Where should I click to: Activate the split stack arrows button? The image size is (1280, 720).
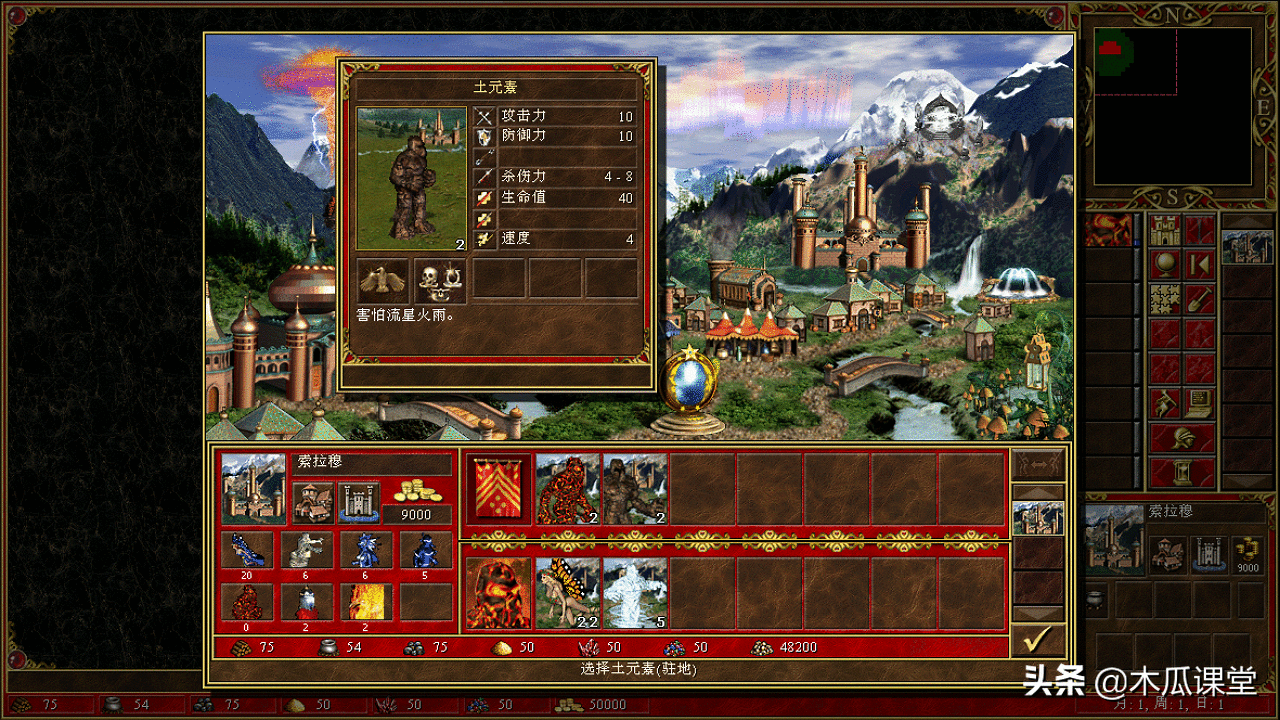tap(1038, 463)
